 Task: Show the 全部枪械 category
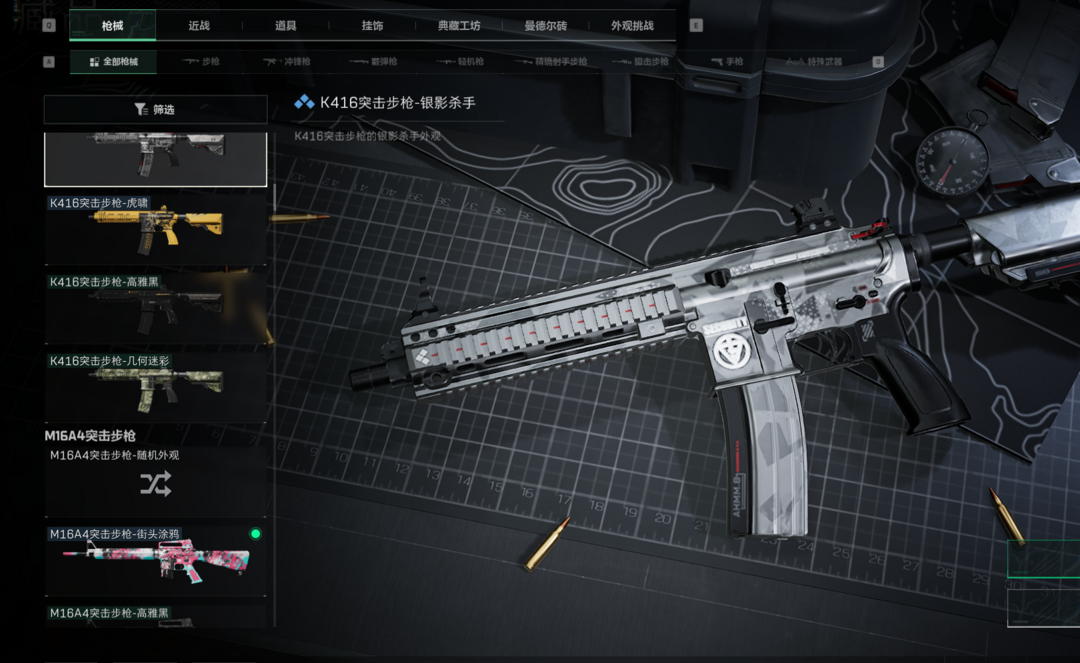click(x=114, y=62)
